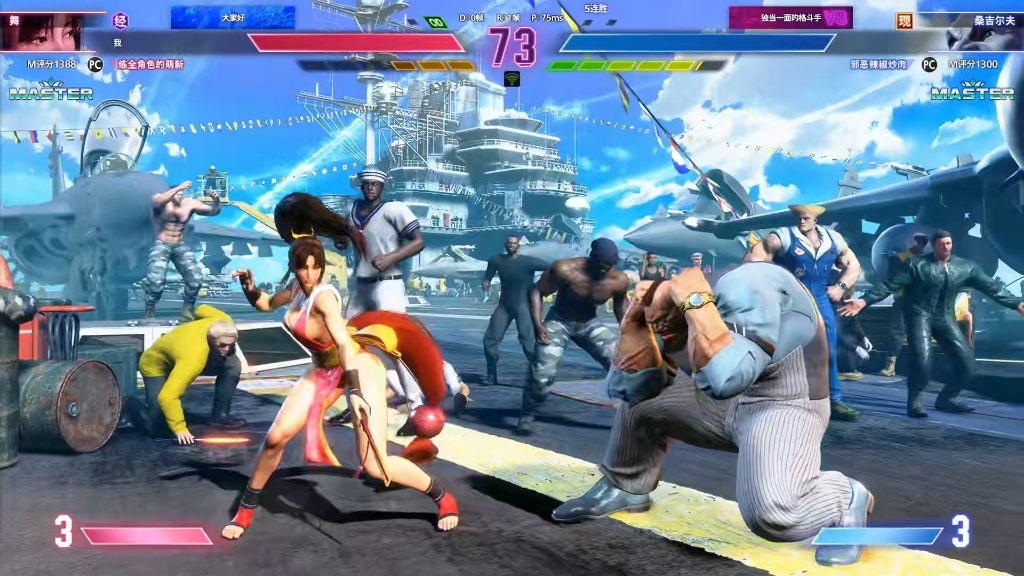Image resolution: width=1024 pixels, height=576 pixels.
Task: Click the right player's PC platform icon
Action: [x=929, y=64]
